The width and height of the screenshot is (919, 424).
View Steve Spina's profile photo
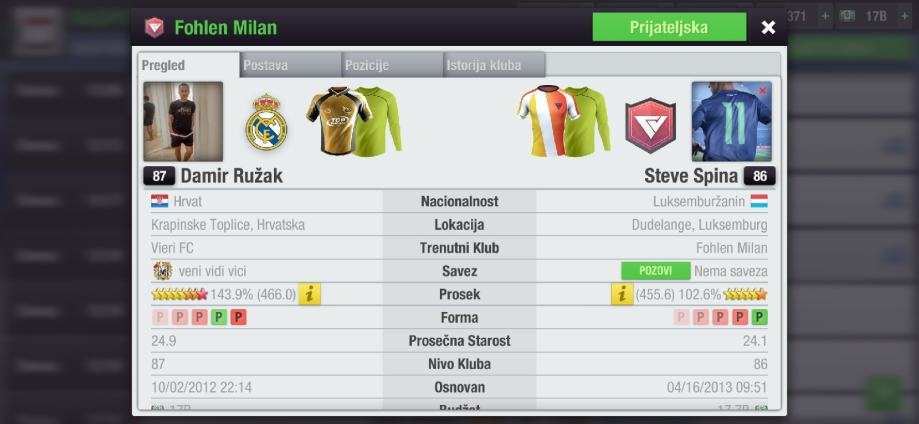(731, 122)
